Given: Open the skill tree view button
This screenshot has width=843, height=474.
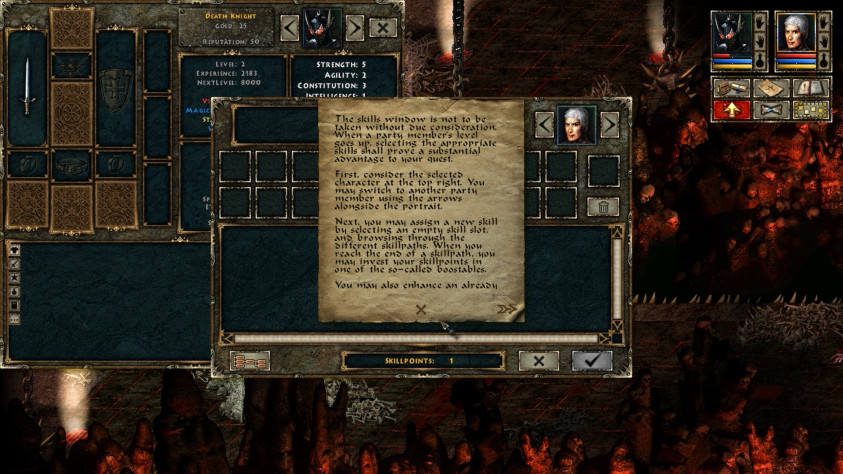Looking at the screenshot, I should pos(249,361).
